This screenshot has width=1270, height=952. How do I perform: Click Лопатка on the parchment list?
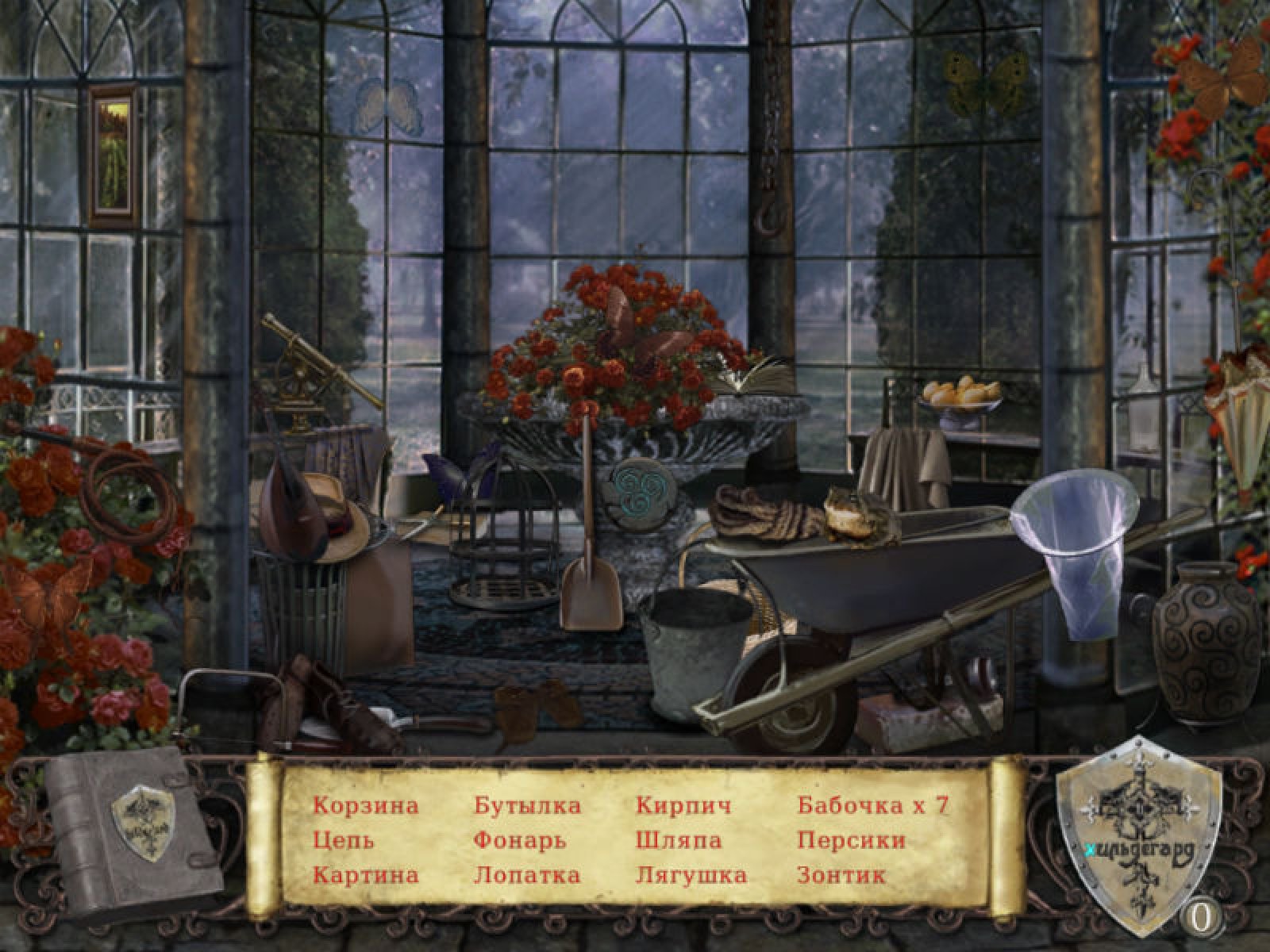pos(527,875)
